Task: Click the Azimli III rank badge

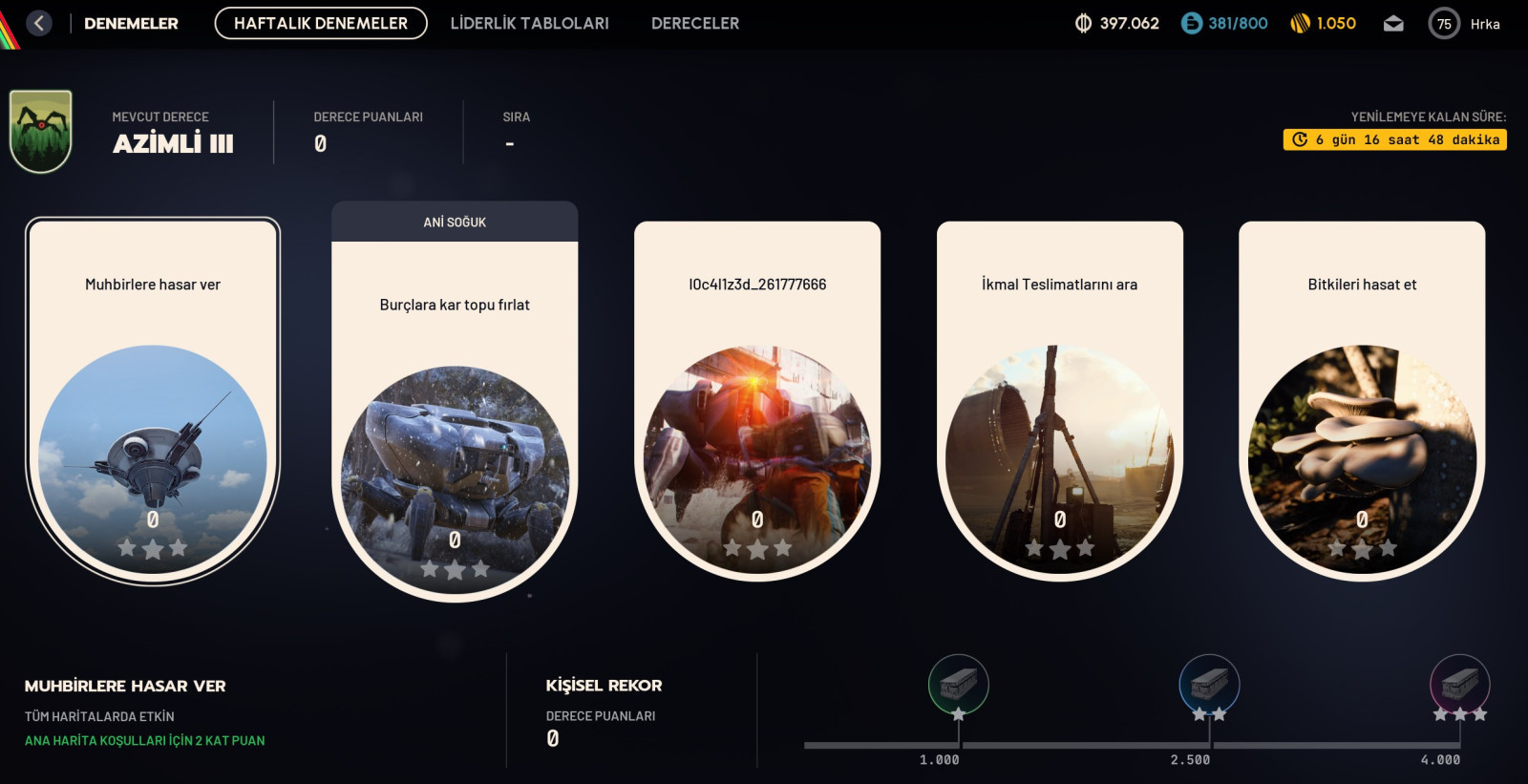Action: click(x=41, y=132)
